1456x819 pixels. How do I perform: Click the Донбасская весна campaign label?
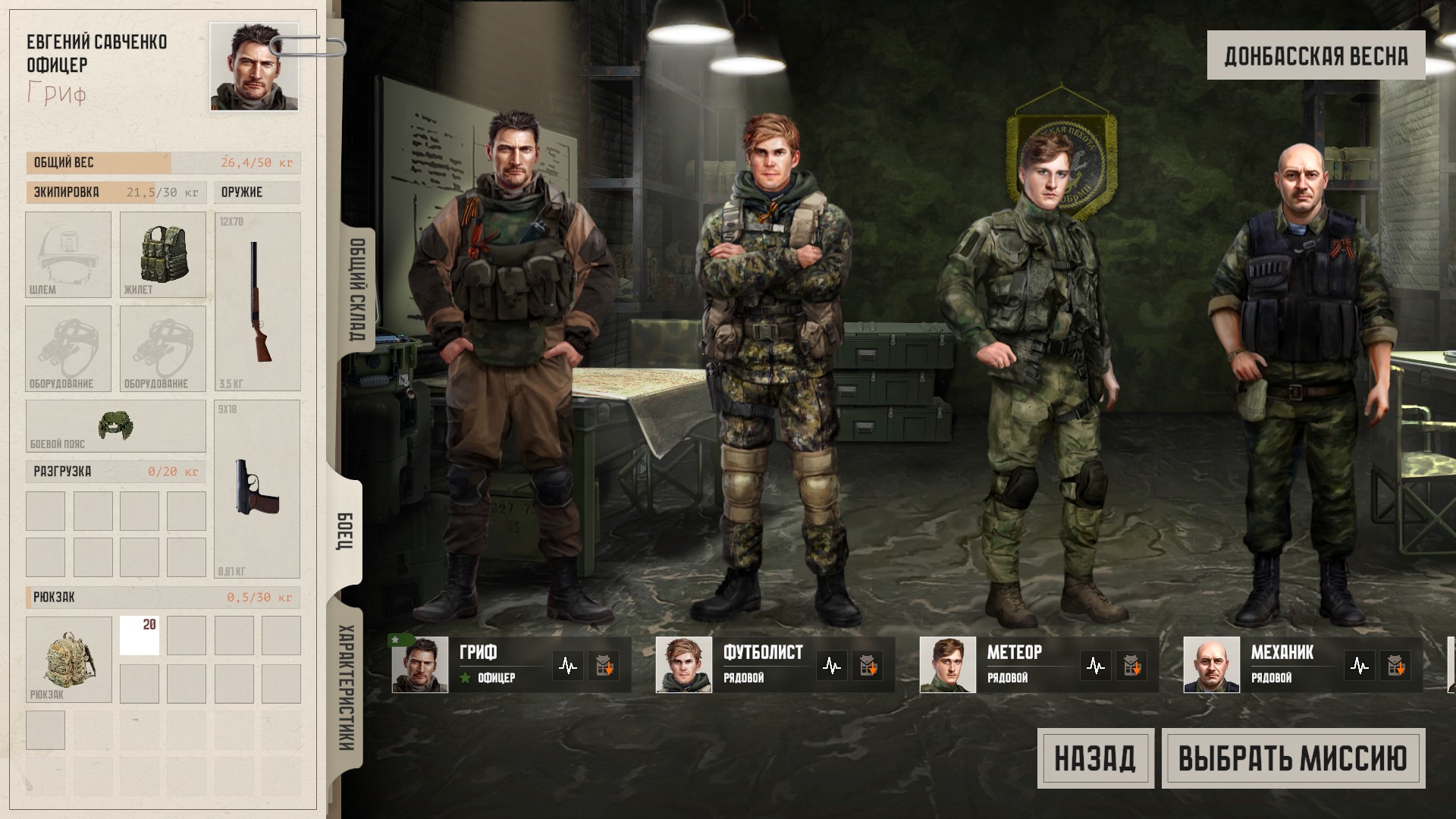click(1316, 55)
